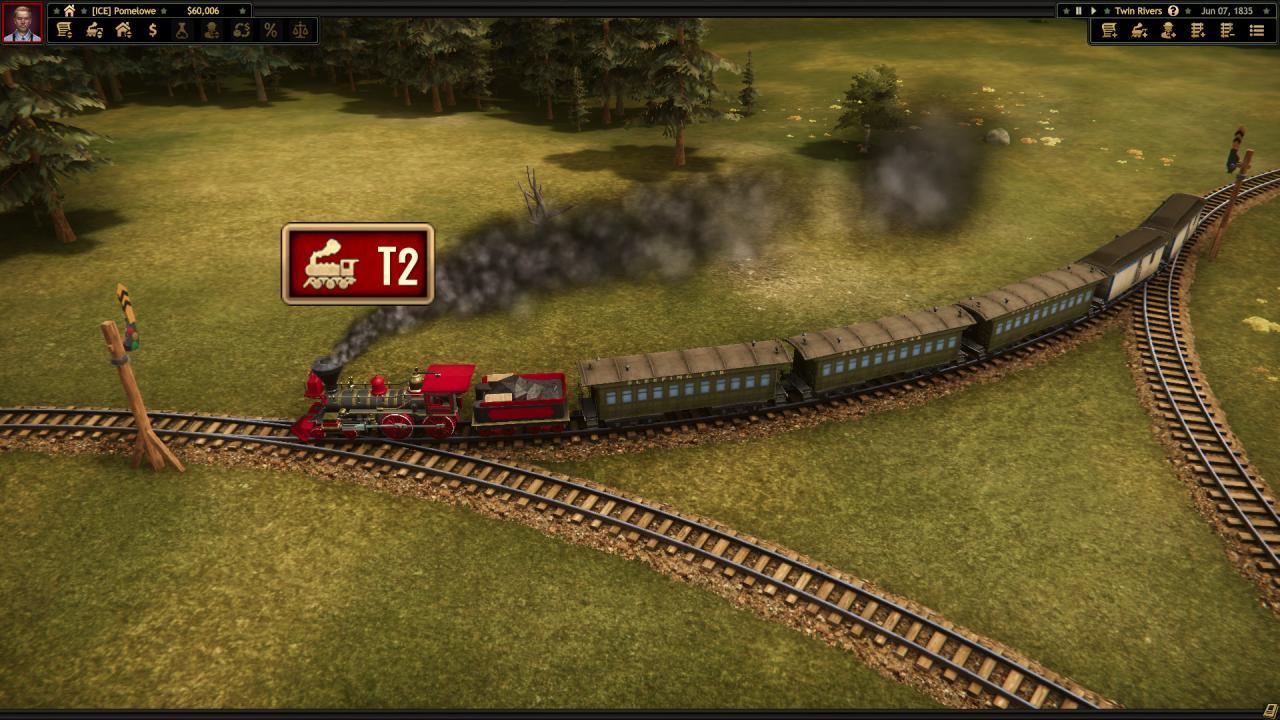This screenshot has height=720, width=1280.
Task: Open the task list icon
Action: [1255, 30]
